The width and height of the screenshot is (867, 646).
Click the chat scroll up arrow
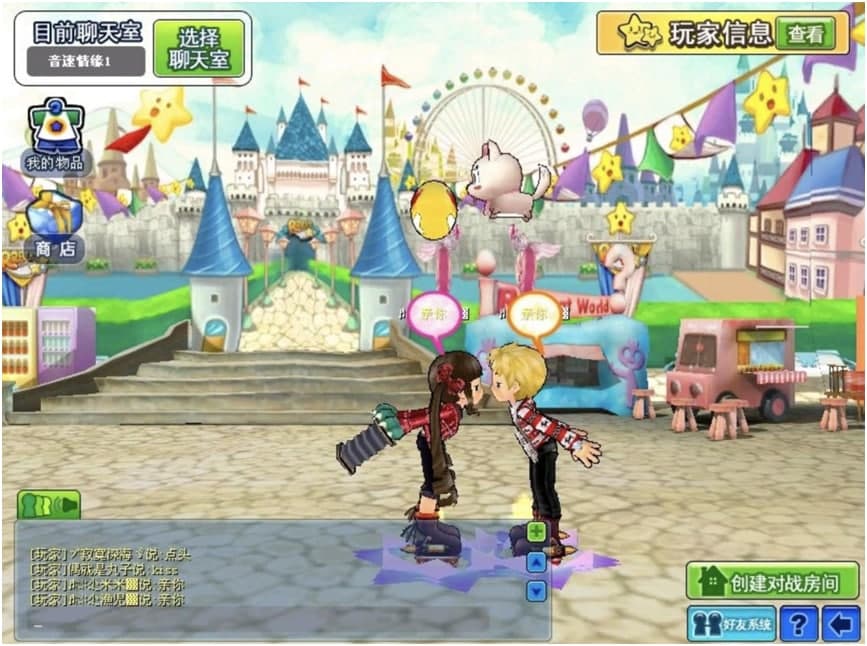click(x=536, y=562)
